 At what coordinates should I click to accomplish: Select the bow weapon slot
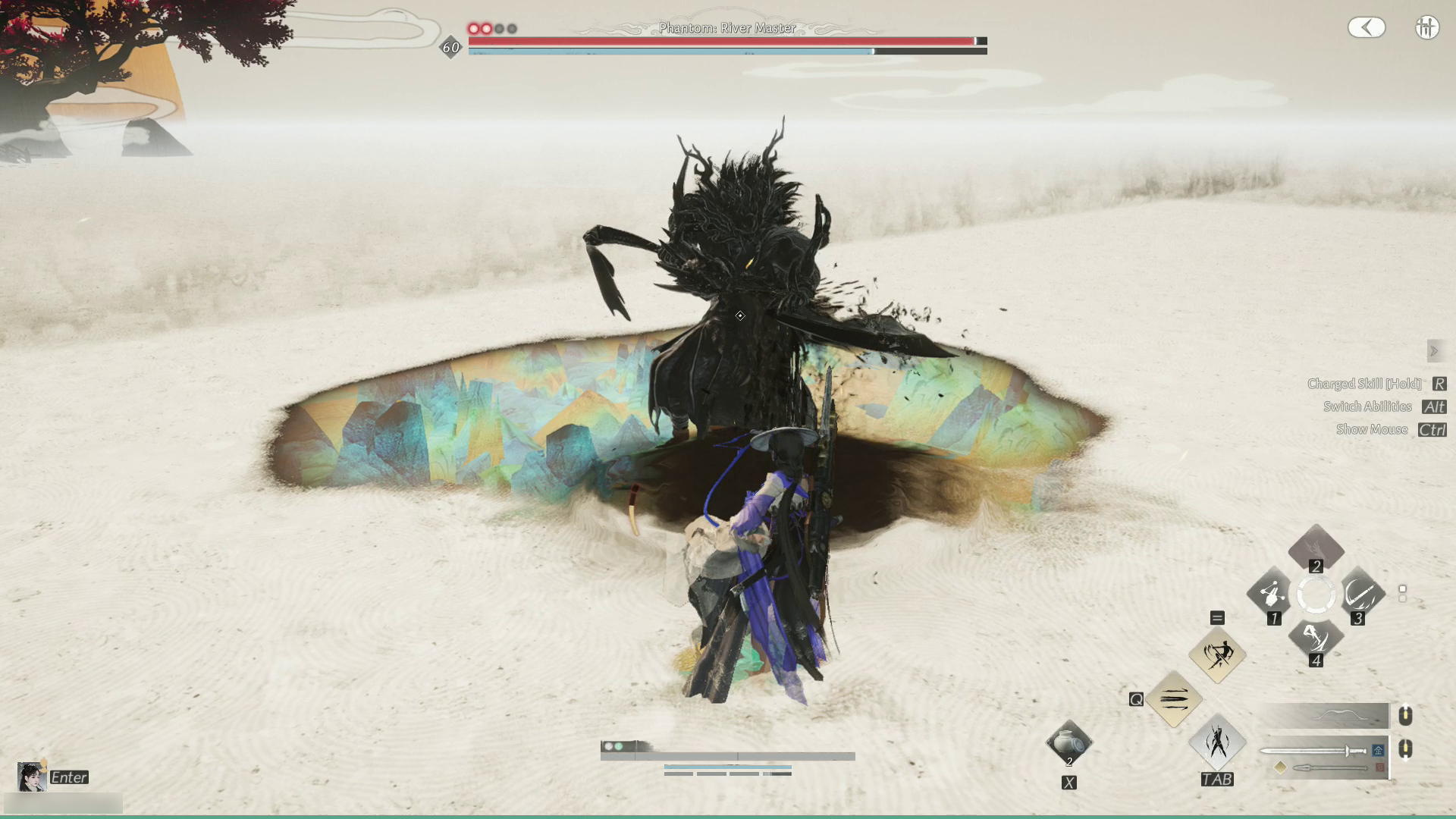pyautogui.click(x=1326, y=715)
